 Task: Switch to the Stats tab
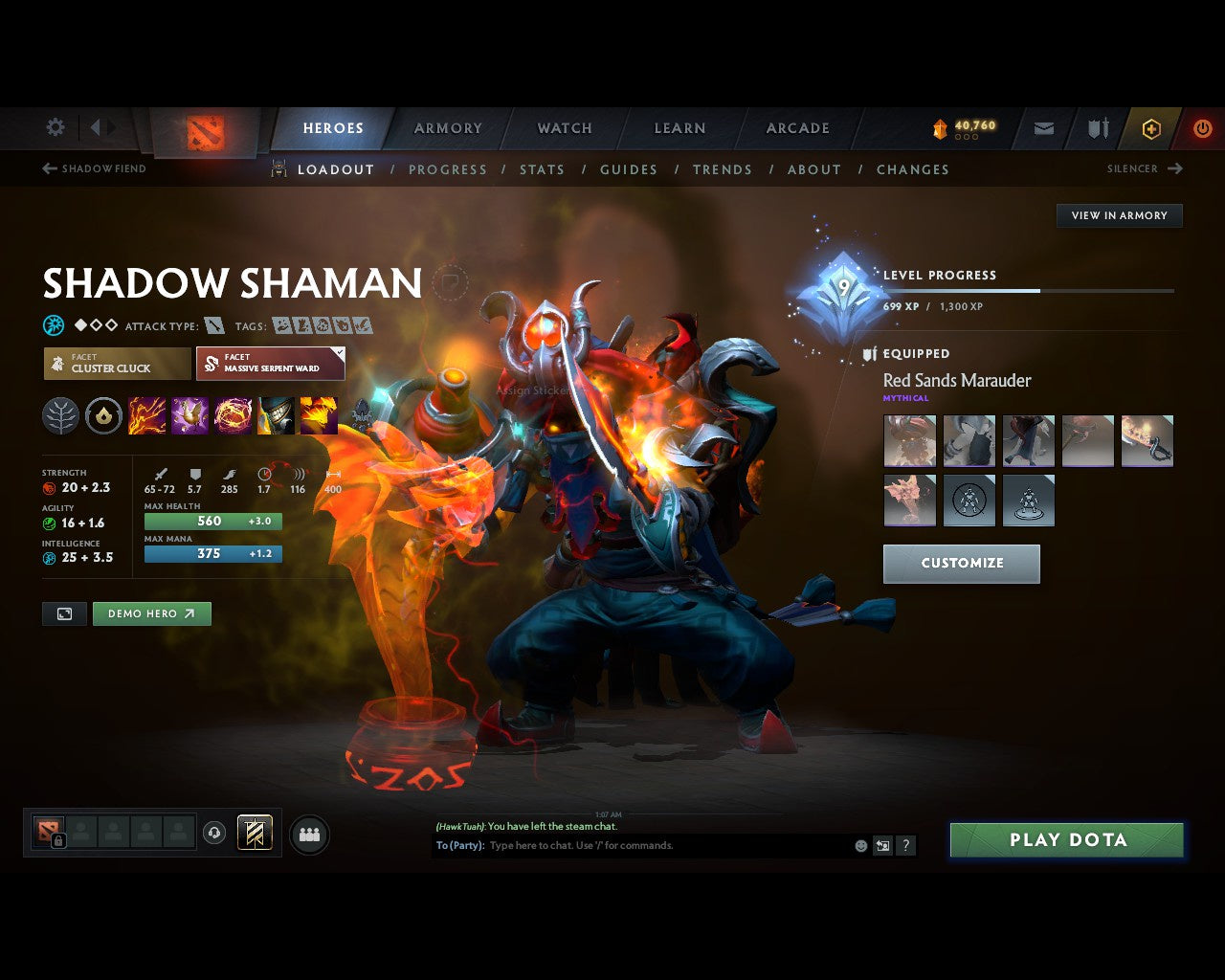(542, 169)
